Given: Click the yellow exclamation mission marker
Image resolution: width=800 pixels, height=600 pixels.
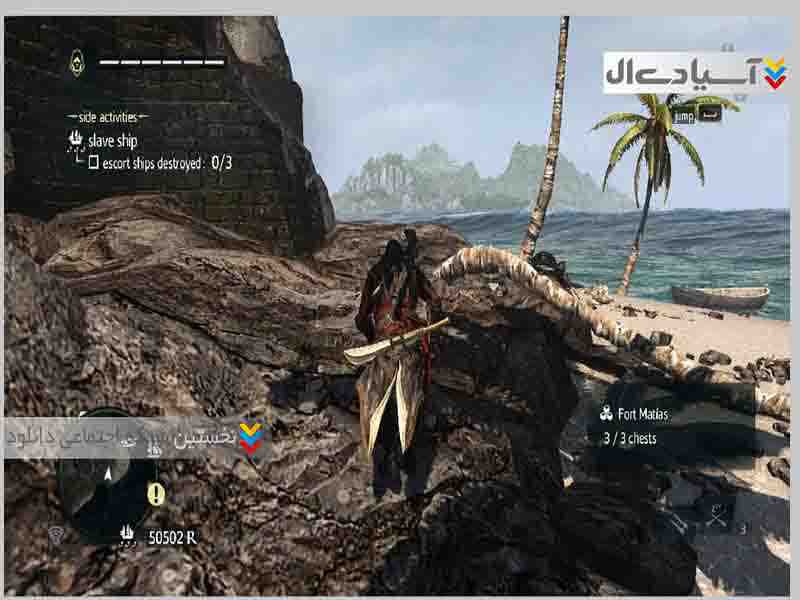Looking at the screenshot, I should click(155, 493).
